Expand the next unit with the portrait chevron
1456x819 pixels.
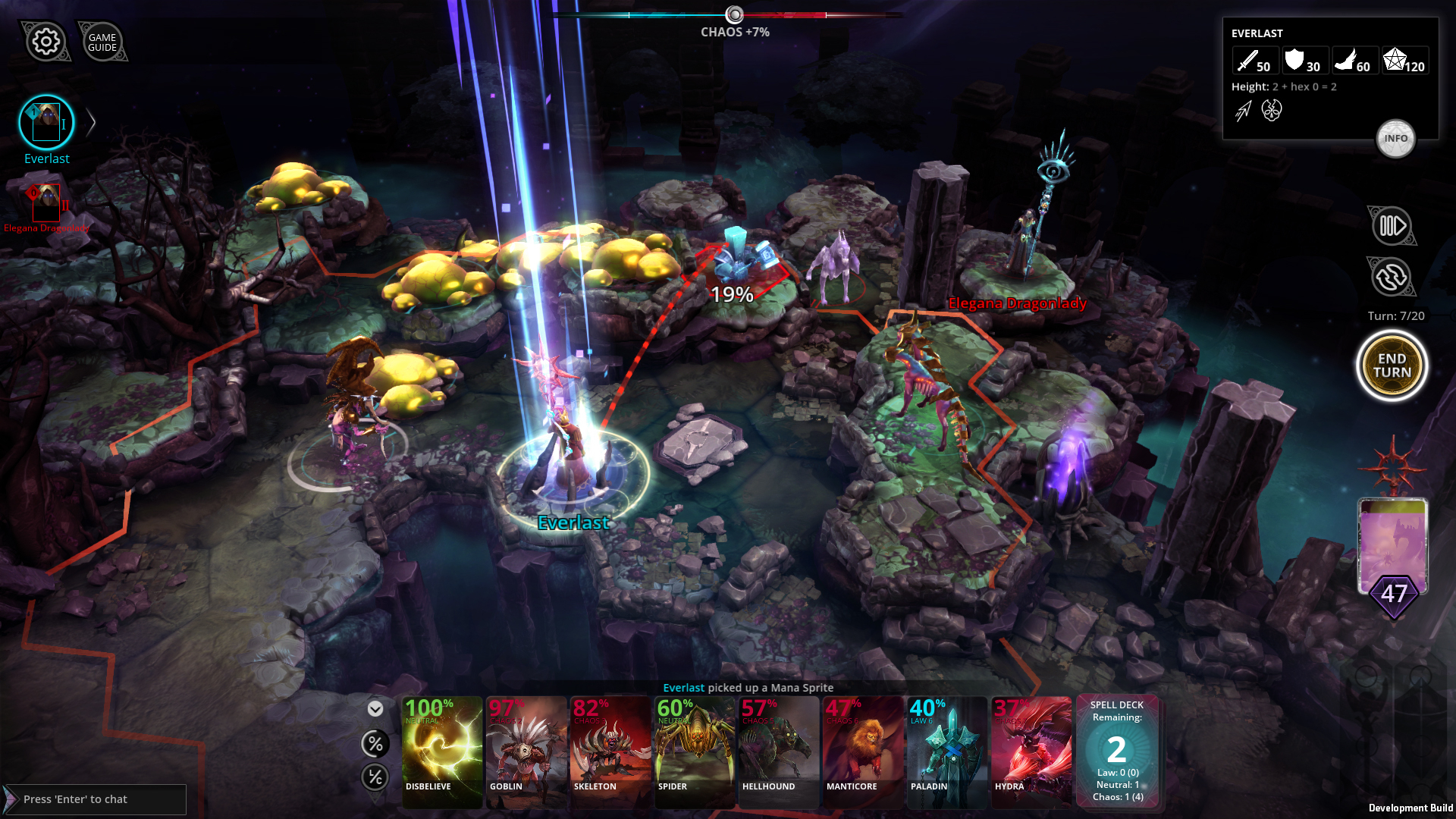click(91, 121)
